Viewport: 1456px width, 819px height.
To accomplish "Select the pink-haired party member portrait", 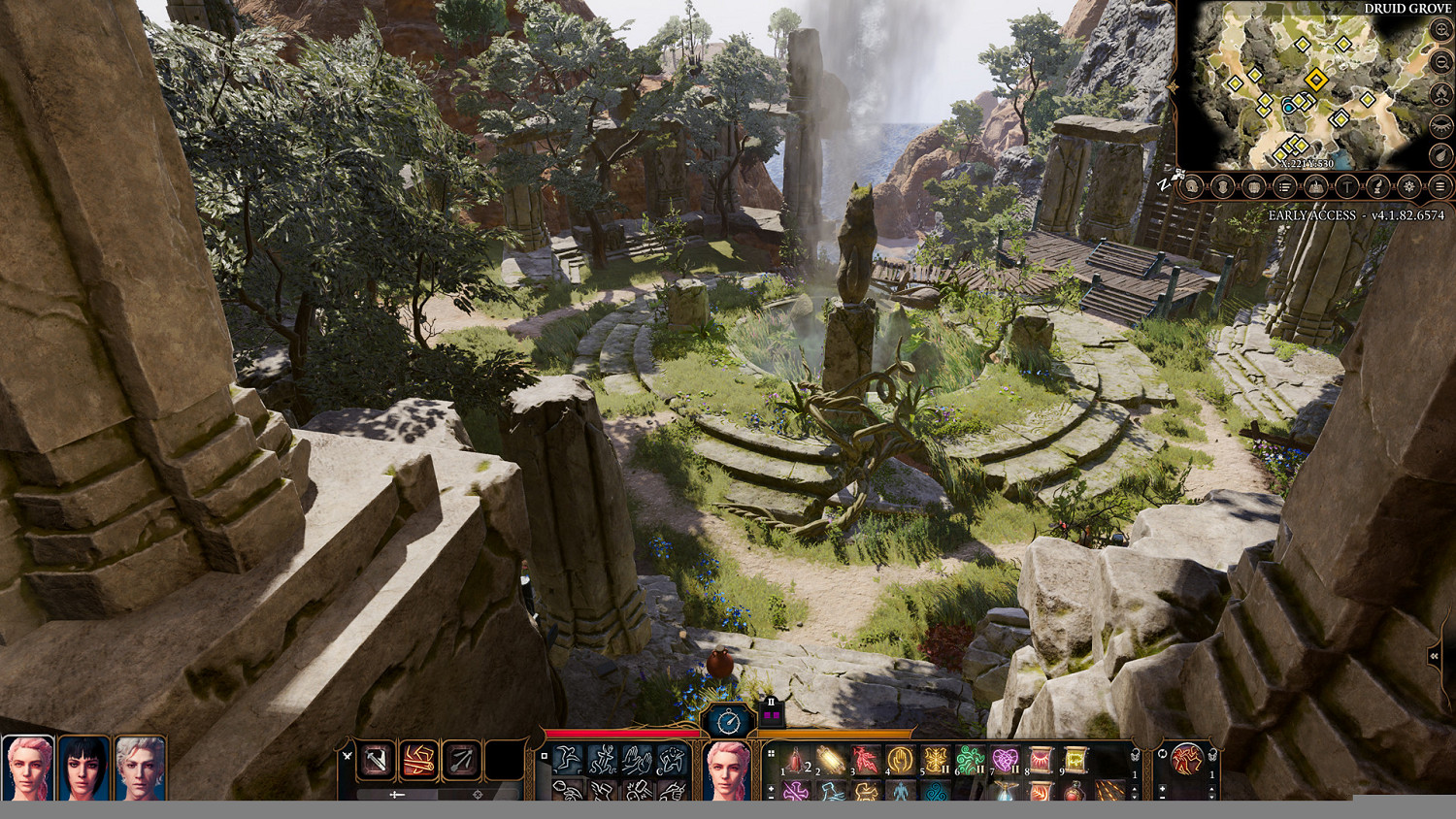I will tap(27, 768).
